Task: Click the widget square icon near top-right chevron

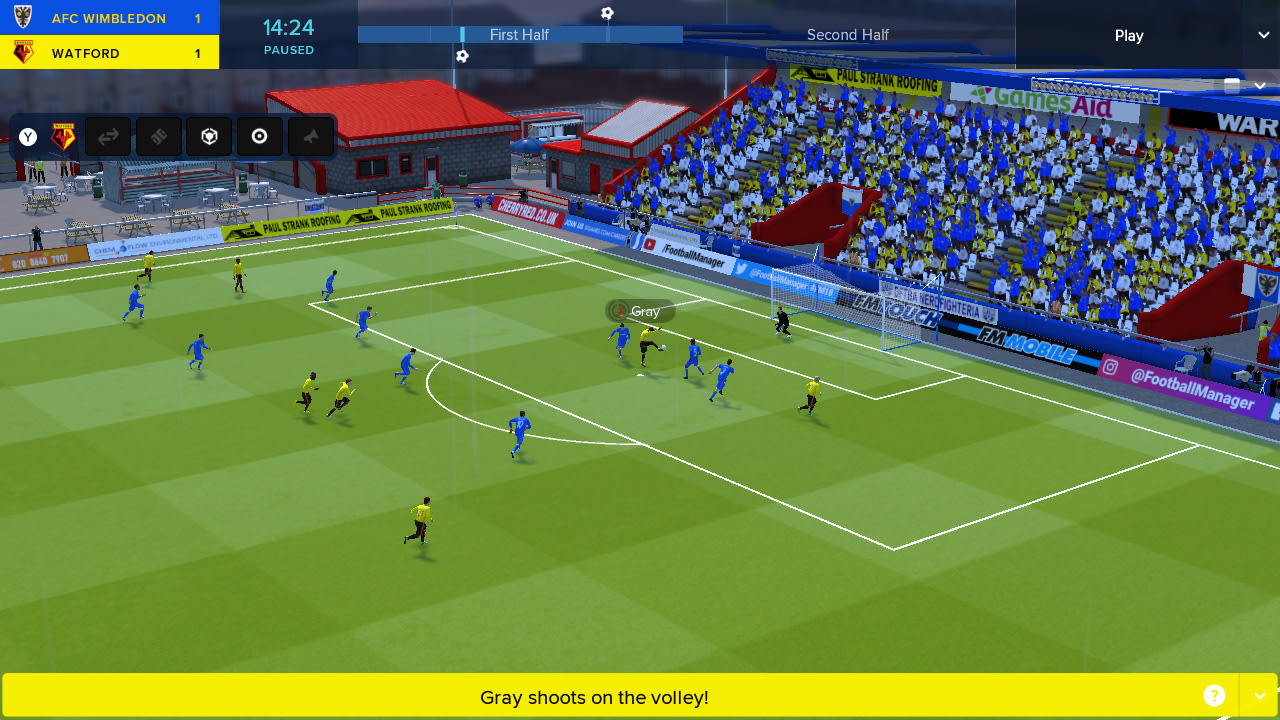Action: pyautogui.click(x=1232, y=85)
